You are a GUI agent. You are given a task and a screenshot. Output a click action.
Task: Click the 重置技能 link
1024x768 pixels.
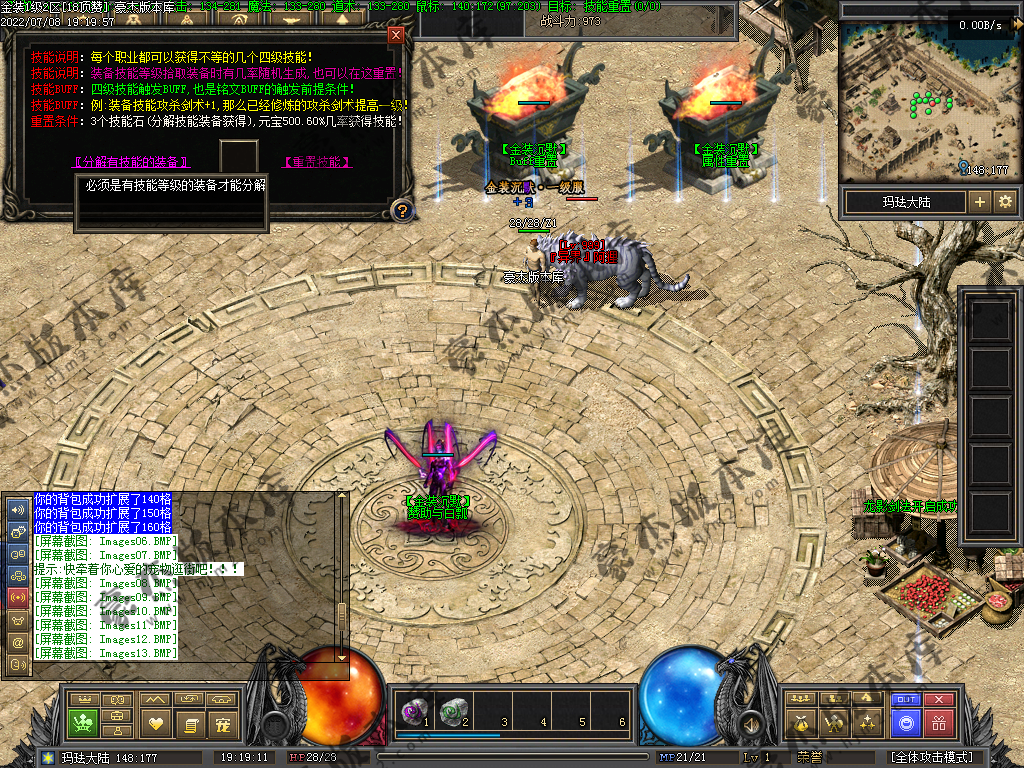317,161
